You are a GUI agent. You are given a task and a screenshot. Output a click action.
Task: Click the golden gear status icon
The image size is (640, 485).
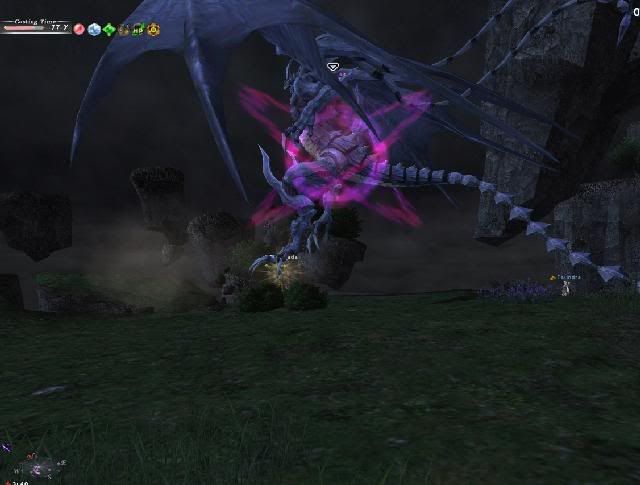[154, 29]
